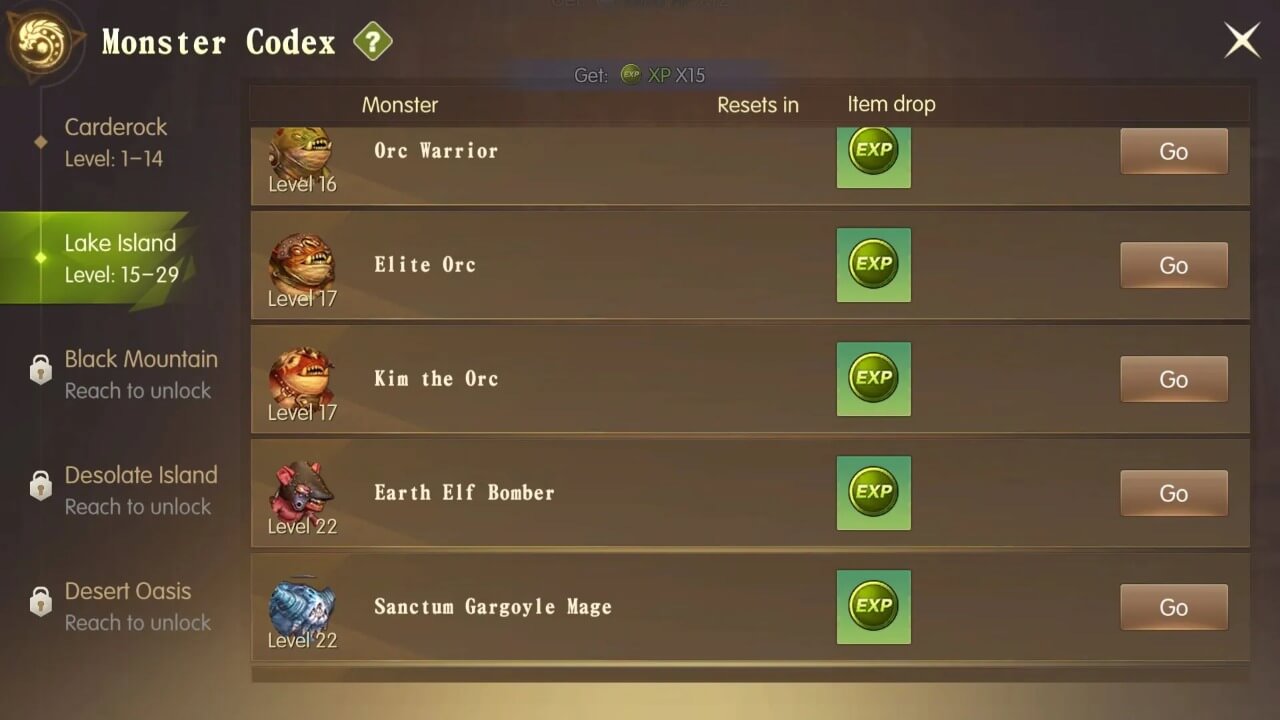Click the Resets in column header
The image size is (1280, 720).
[758, 104]
